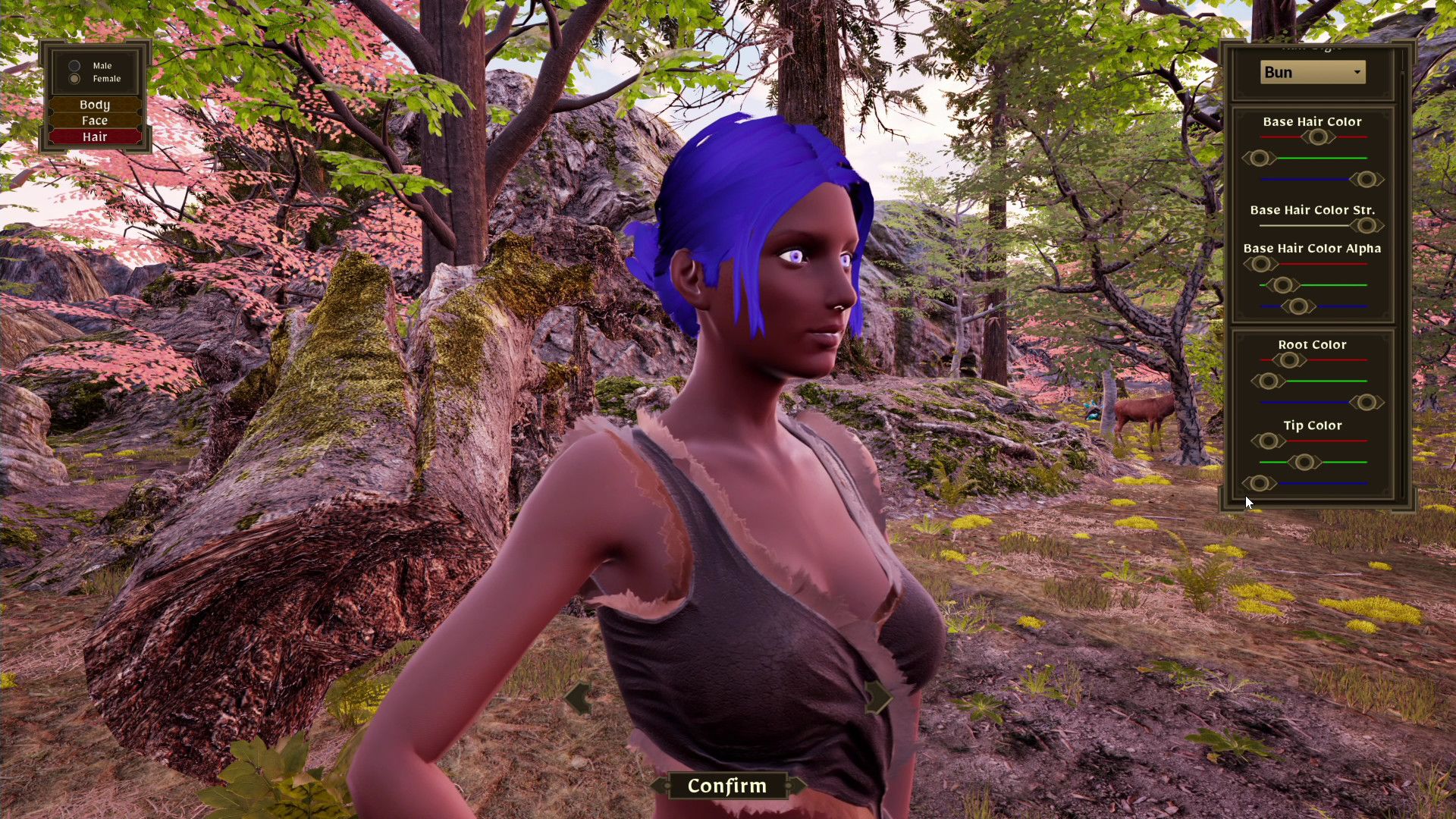Click the Base Hair Color Alpha red slider

tap(1260, 264)
